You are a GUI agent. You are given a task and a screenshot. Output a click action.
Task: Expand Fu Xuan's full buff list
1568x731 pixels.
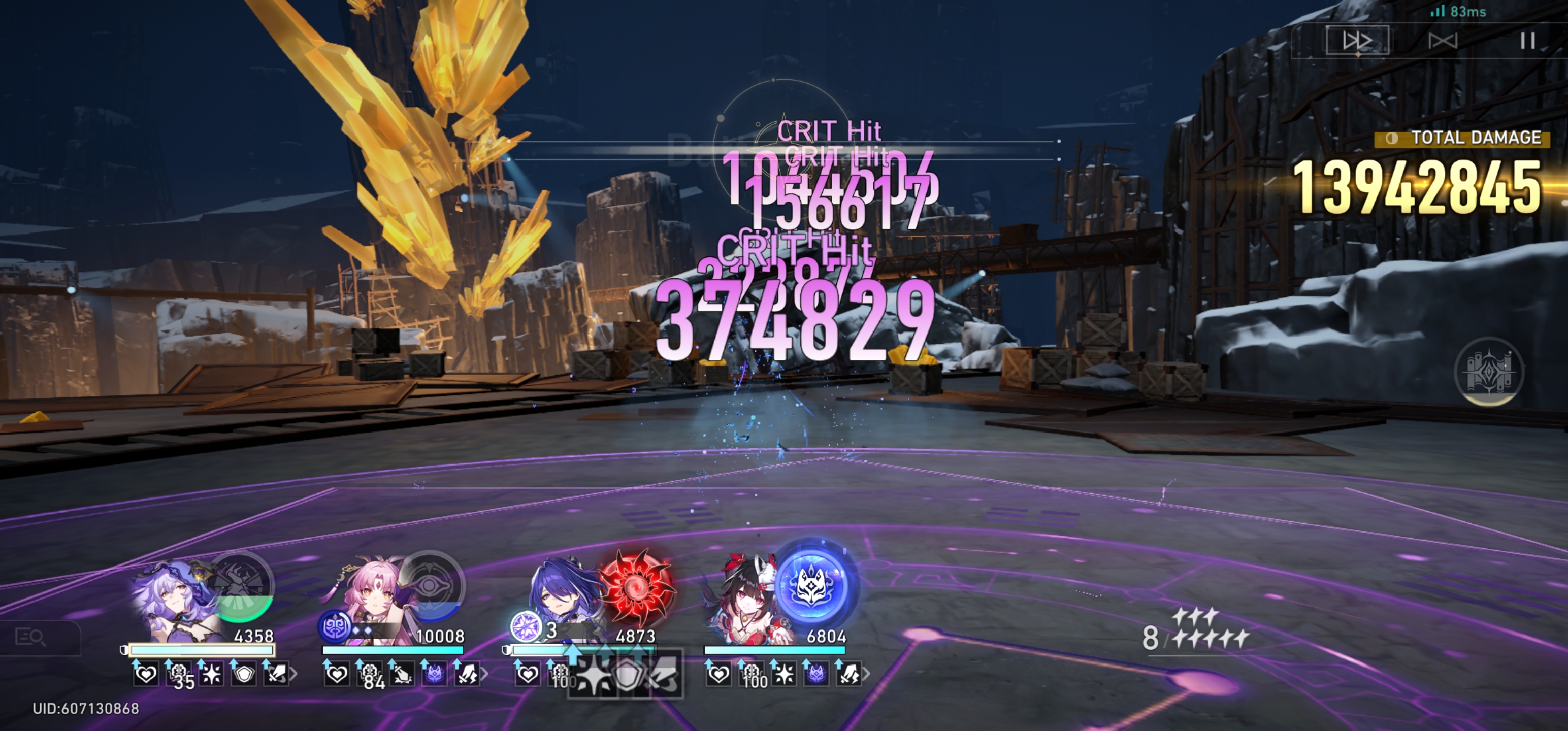pos(485,674)
